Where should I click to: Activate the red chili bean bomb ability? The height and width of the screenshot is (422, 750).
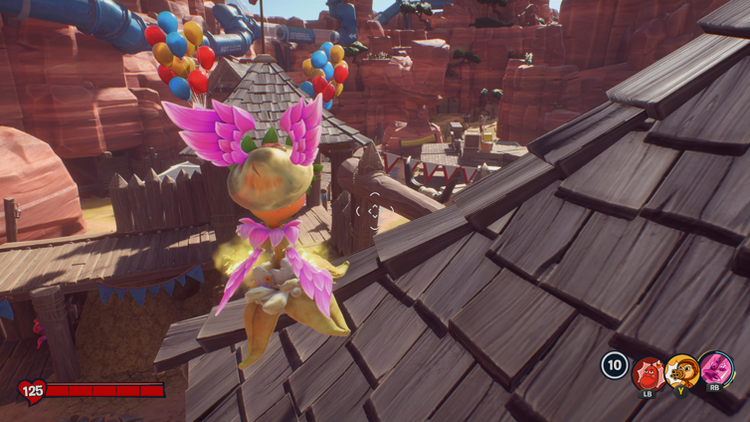pos(648,373)
